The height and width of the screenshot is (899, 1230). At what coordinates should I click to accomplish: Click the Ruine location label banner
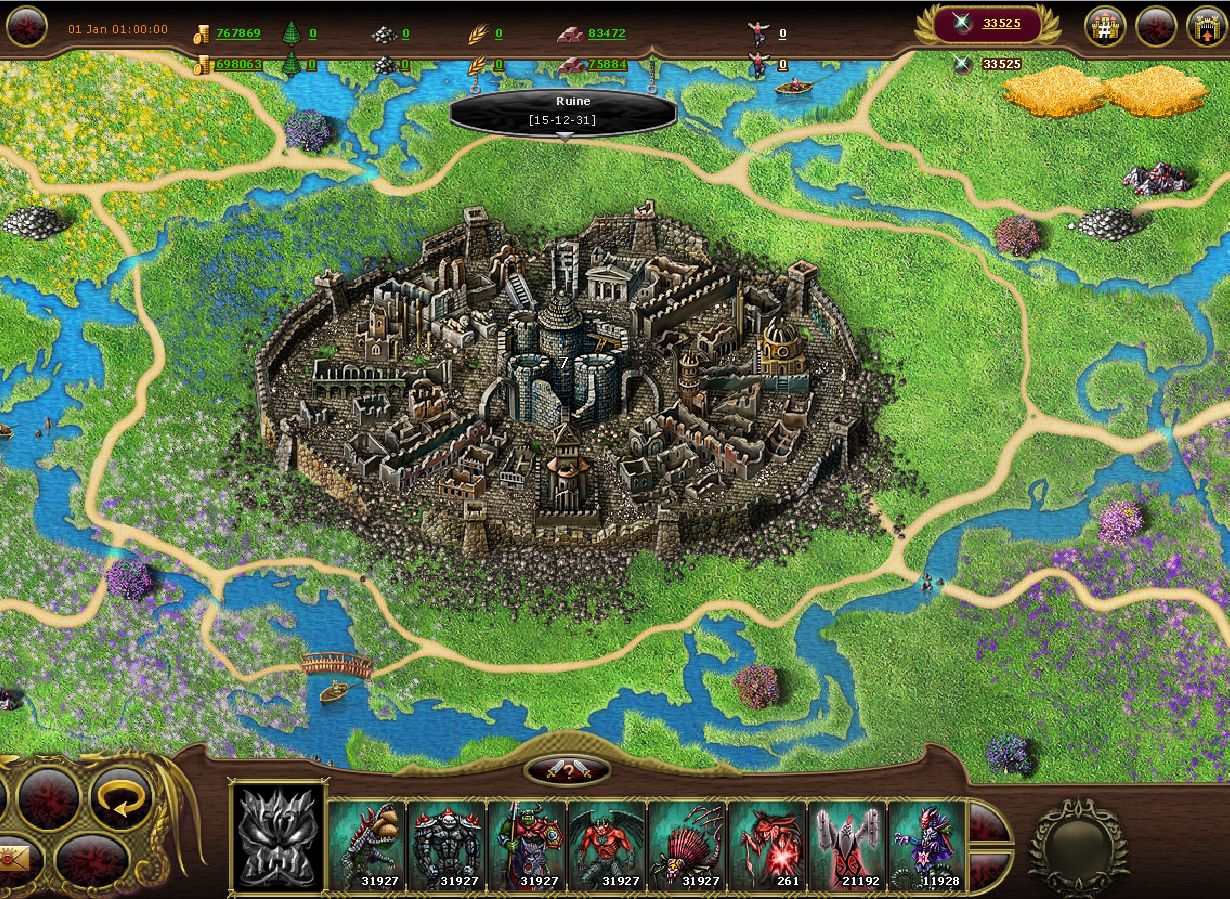click(x=564, y=110)
